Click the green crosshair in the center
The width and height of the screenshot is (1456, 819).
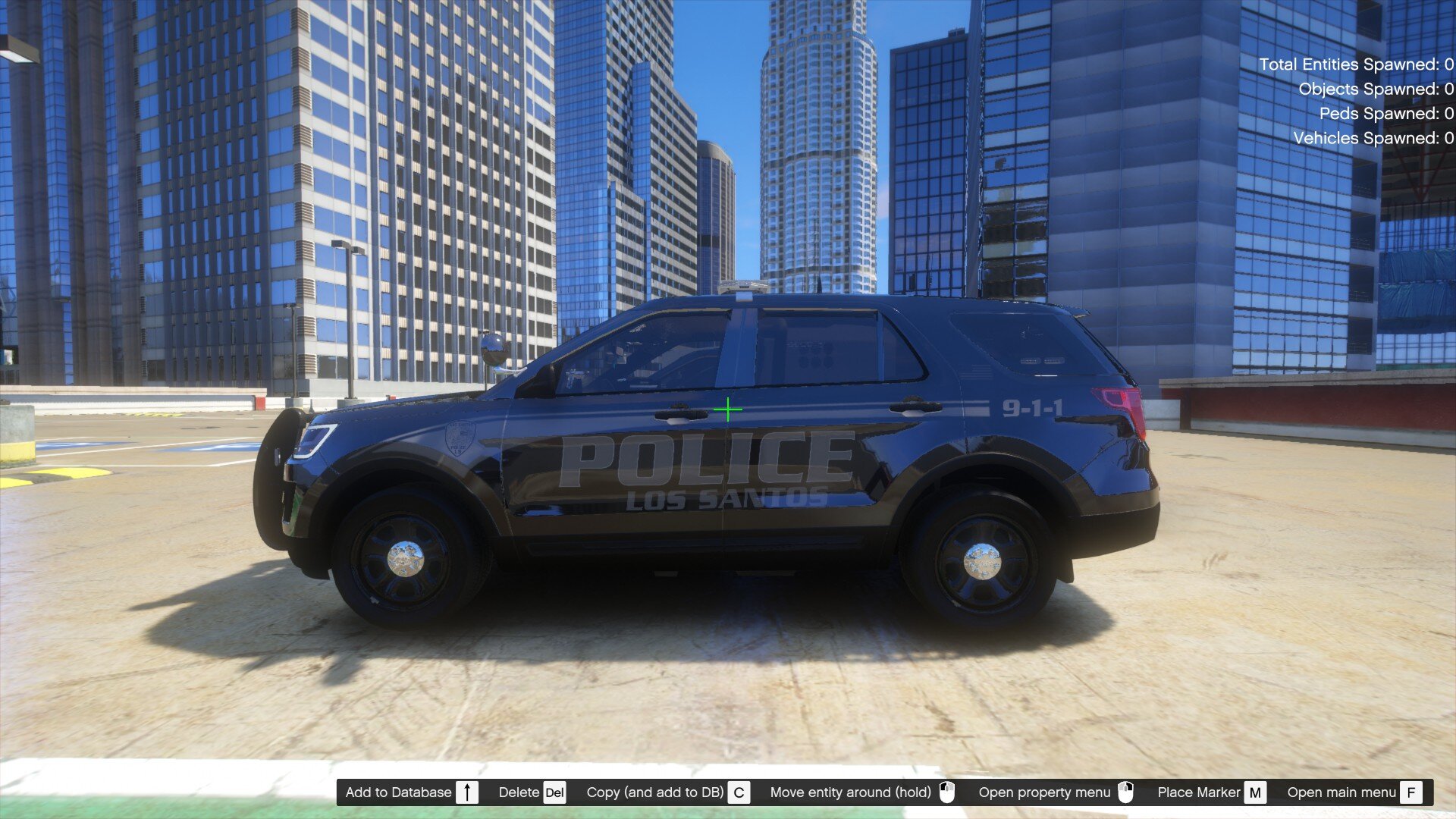point(727,410)
